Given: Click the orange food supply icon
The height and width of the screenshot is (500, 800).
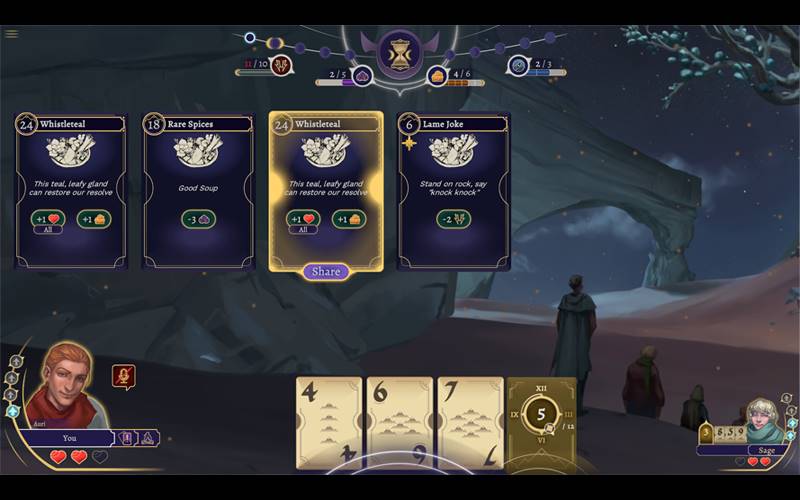Looking at the screenshot, I should coord(437,76).
